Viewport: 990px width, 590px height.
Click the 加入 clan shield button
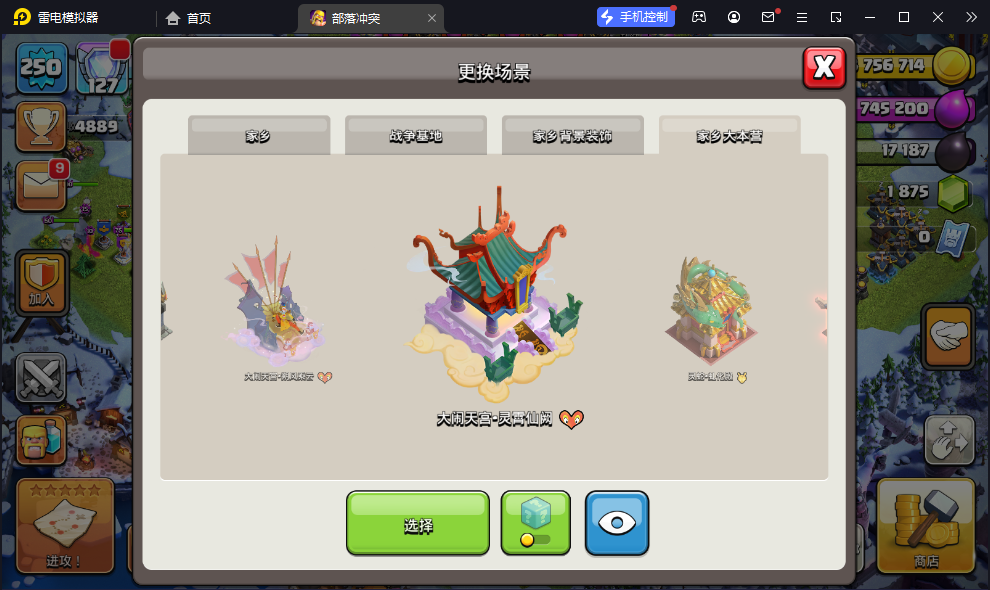click(41, 282)
